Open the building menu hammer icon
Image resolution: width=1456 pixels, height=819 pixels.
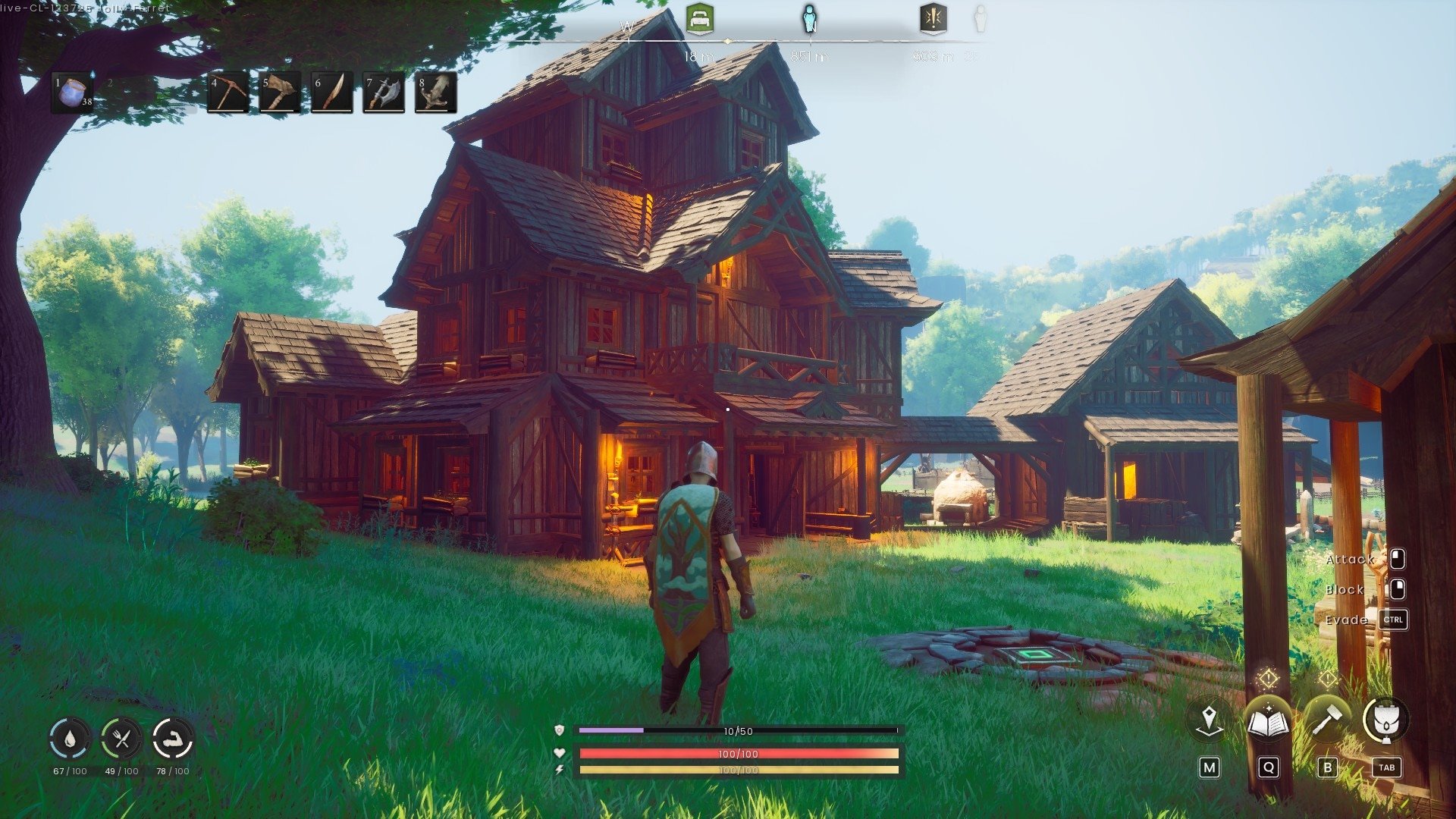(x=1327, y=720)
